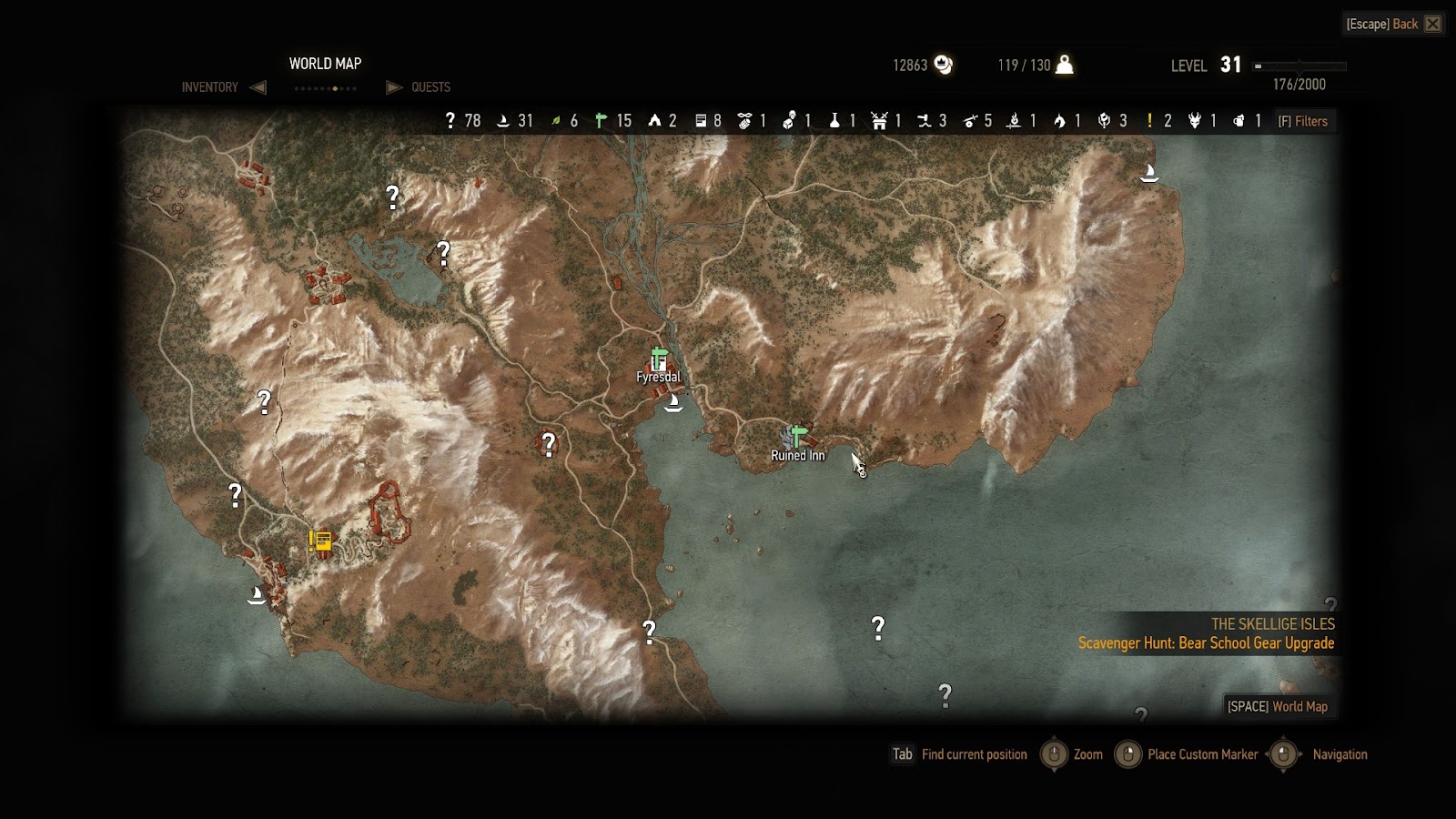Choose the Ruined Inn fast travel signpost
This screenshot has width=1456, height=819.
(x=798, y=437)
